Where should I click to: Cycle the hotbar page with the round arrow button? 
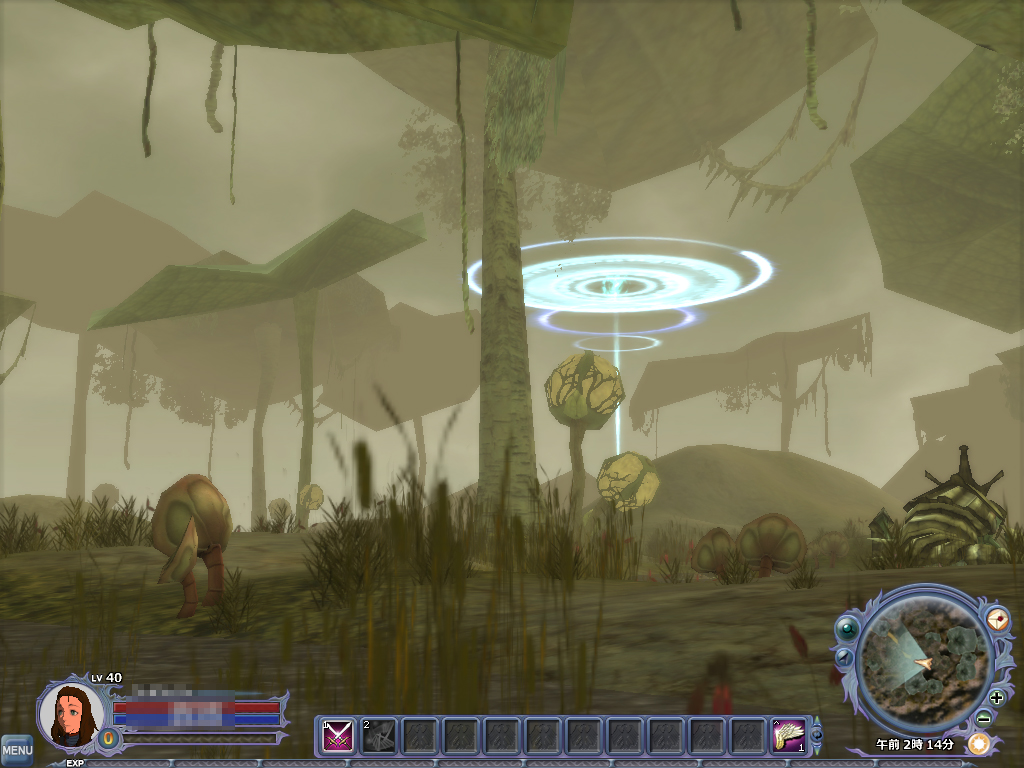[817, 736]
